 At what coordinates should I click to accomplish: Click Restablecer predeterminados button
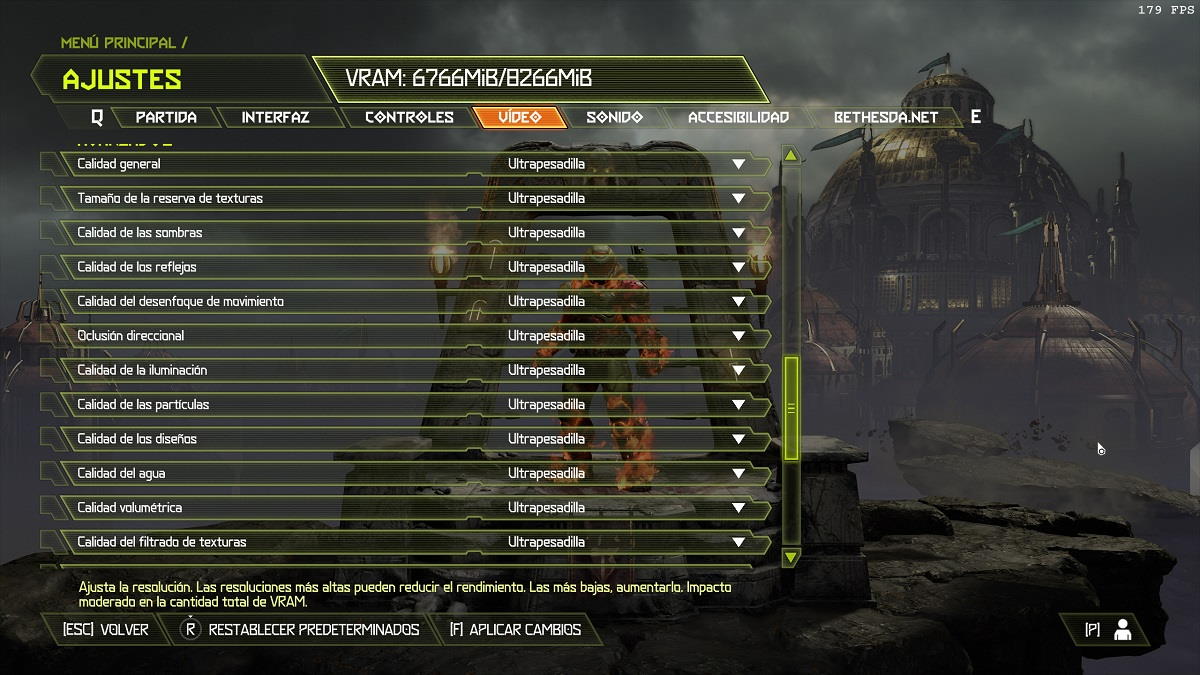pos(313,630)
